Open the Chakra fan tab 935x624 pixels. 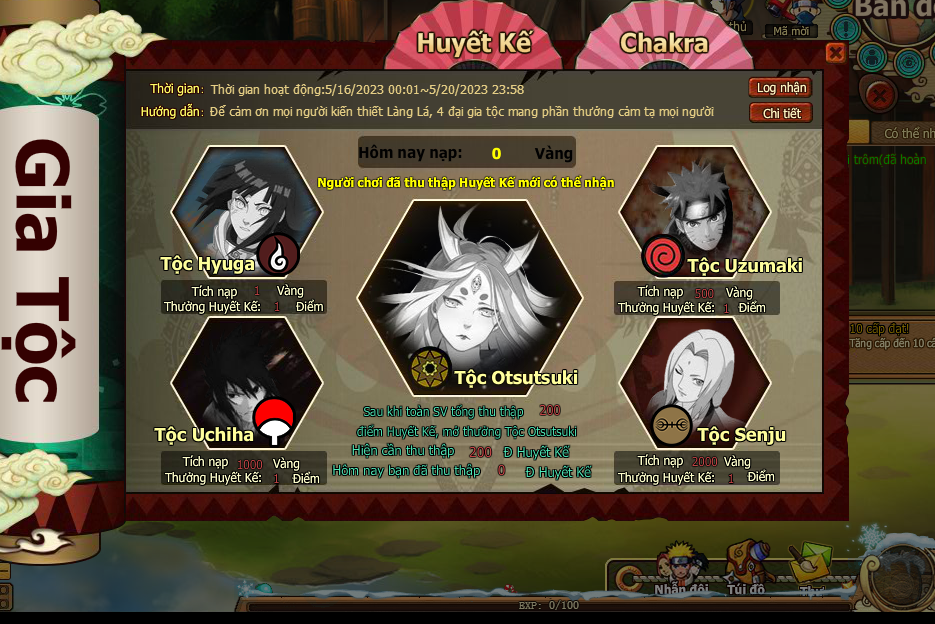(663, 44)
